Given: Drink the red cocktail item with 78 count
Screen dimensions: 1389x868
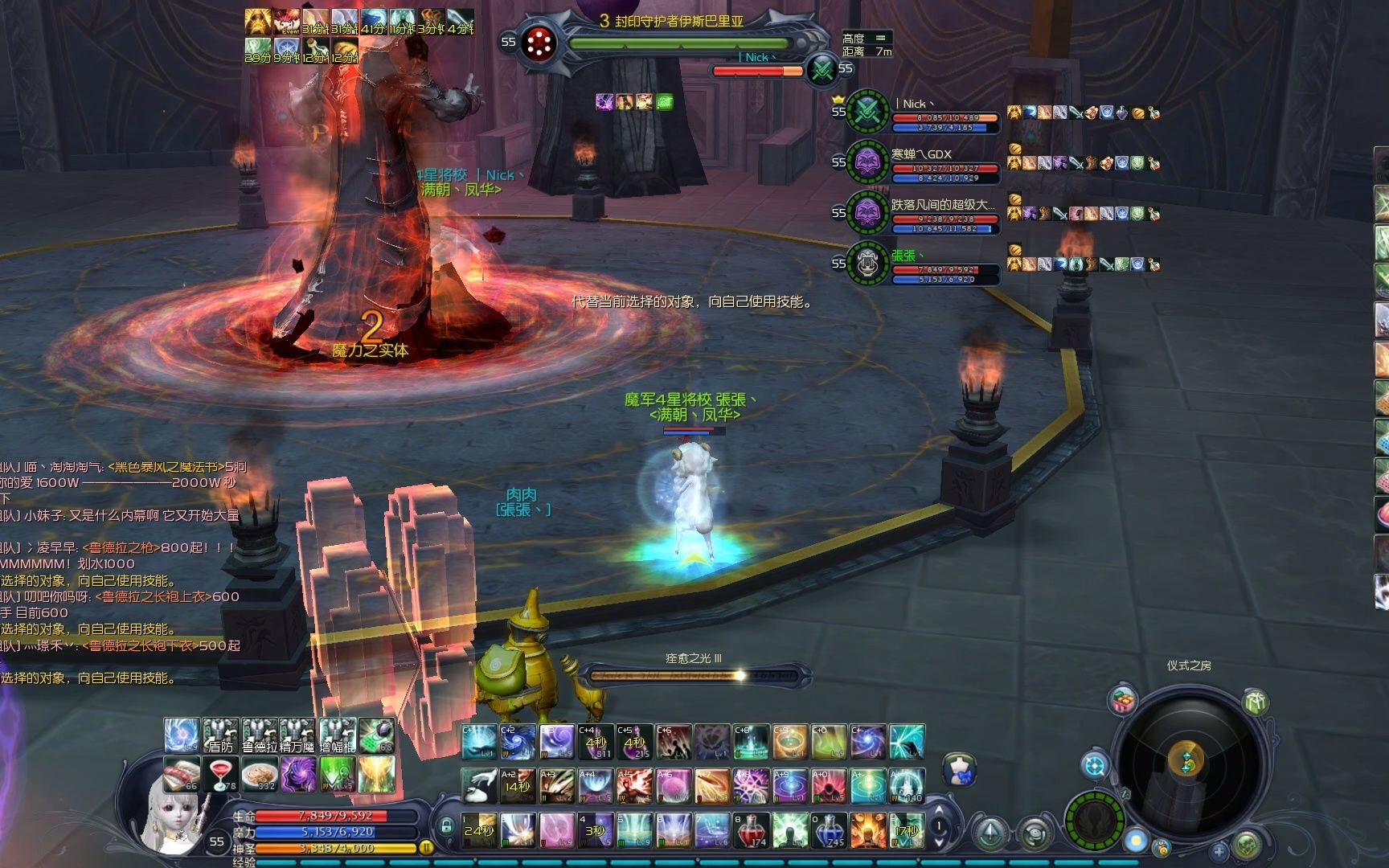Looking at the screenshot, I should coord(220,773).
